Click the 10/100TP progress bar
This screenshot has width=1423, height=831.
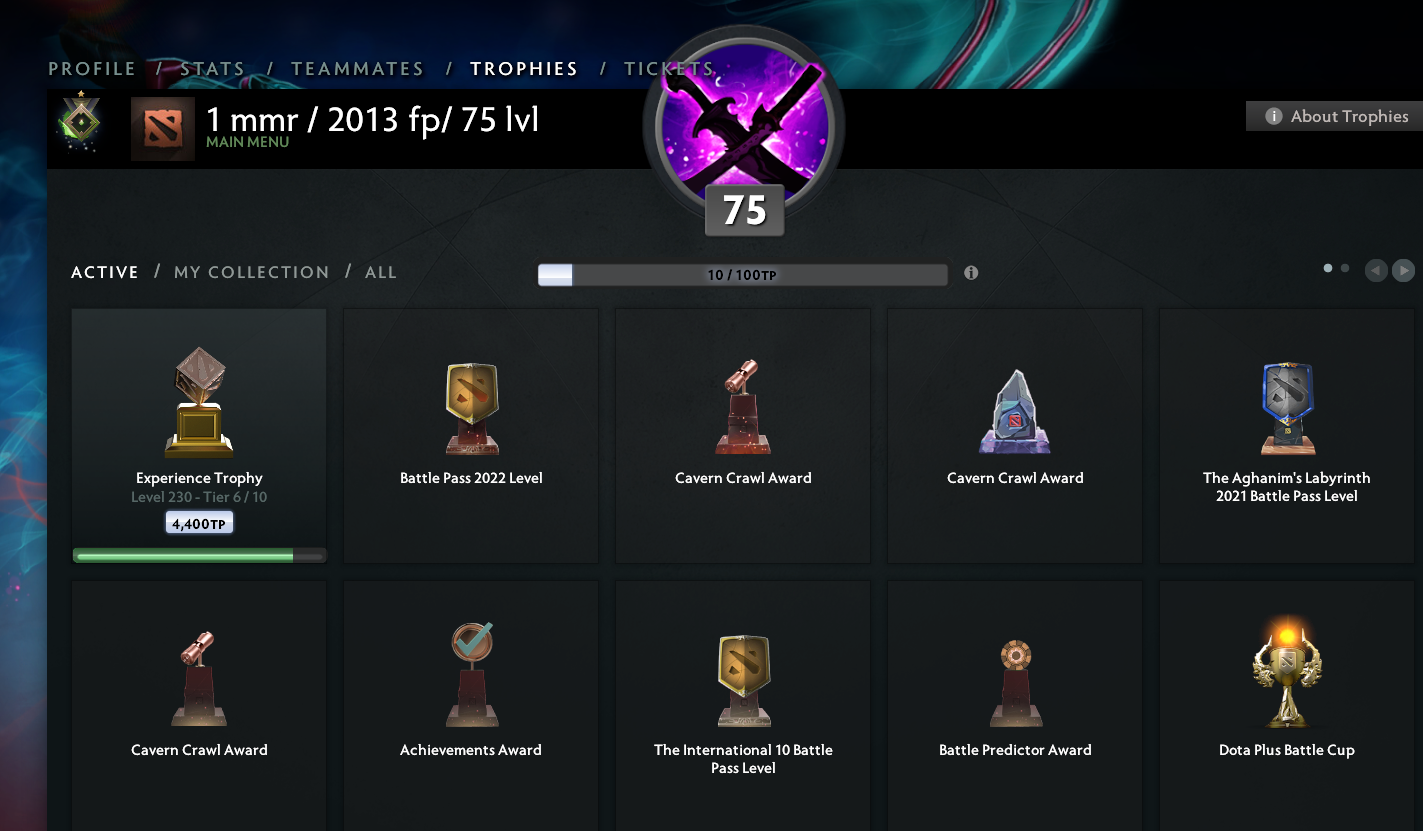click(x=742, y=274)
